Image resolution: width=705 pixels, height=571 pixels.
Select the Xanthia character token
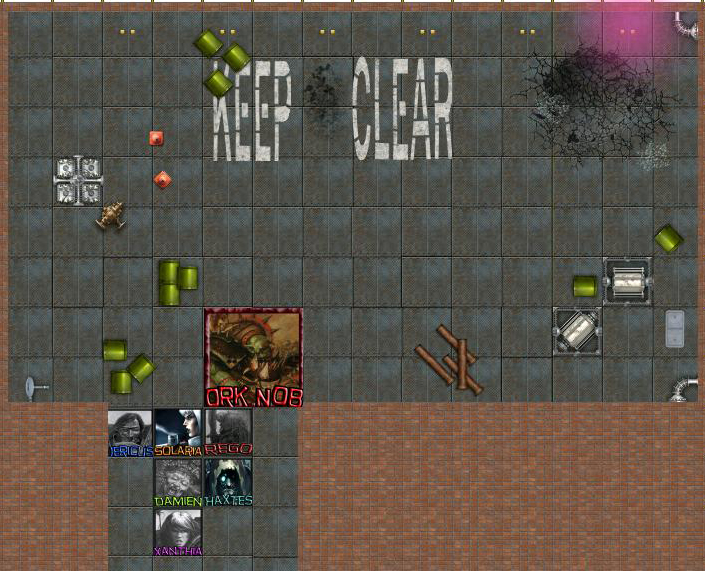(178, 531)
